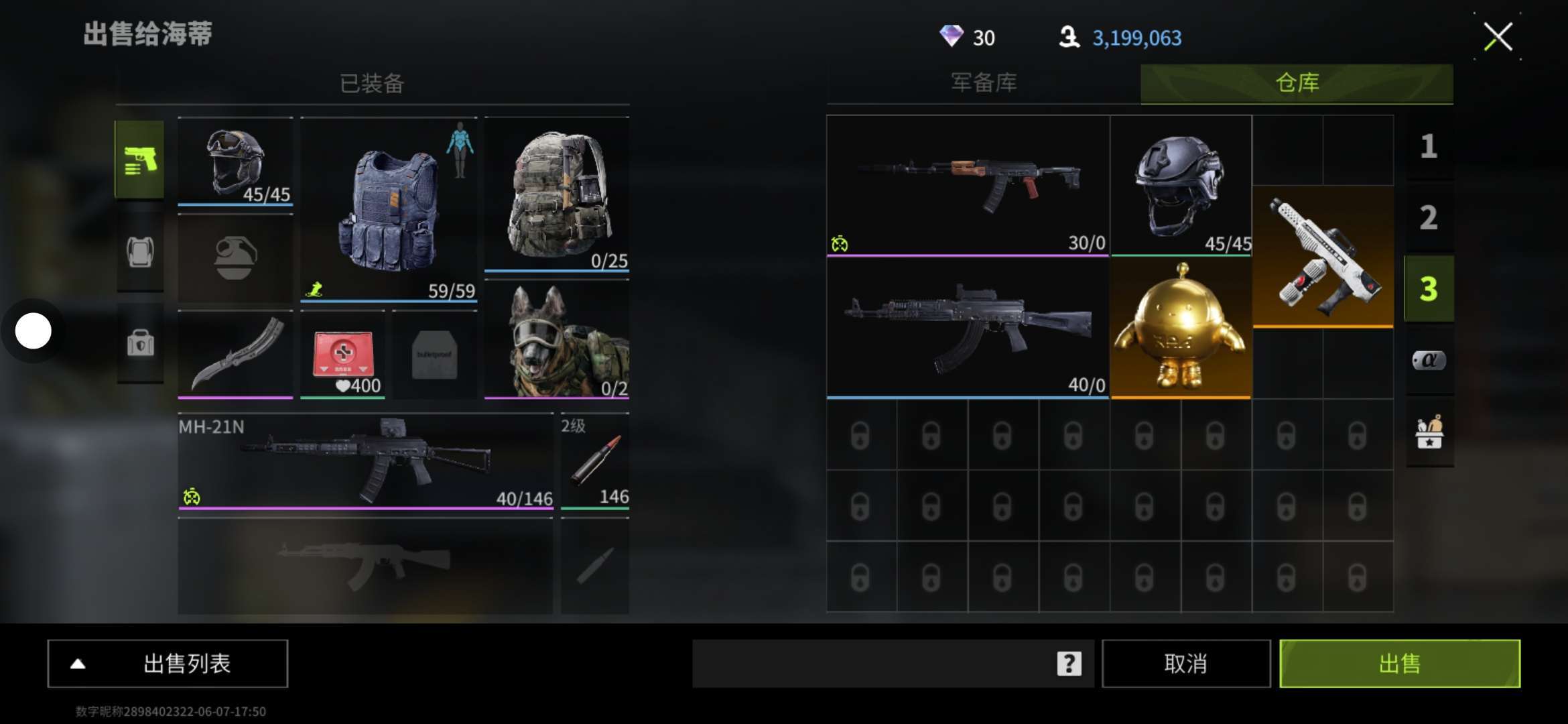Image resolution: width=1568 pixels, height=724 pixels.
Task: Select the red medkit slot
Action: coord(342,354)
